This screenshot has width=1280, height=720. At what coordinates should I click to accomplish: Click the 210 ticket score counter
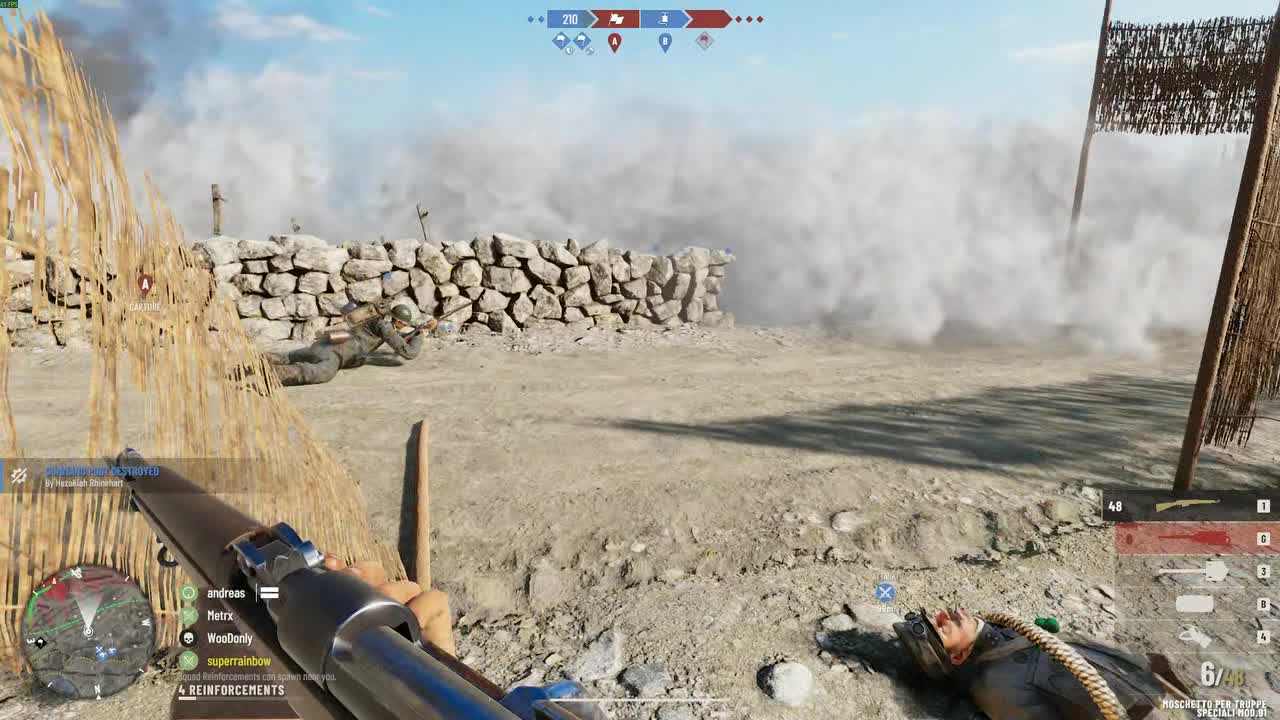[570, 19]
